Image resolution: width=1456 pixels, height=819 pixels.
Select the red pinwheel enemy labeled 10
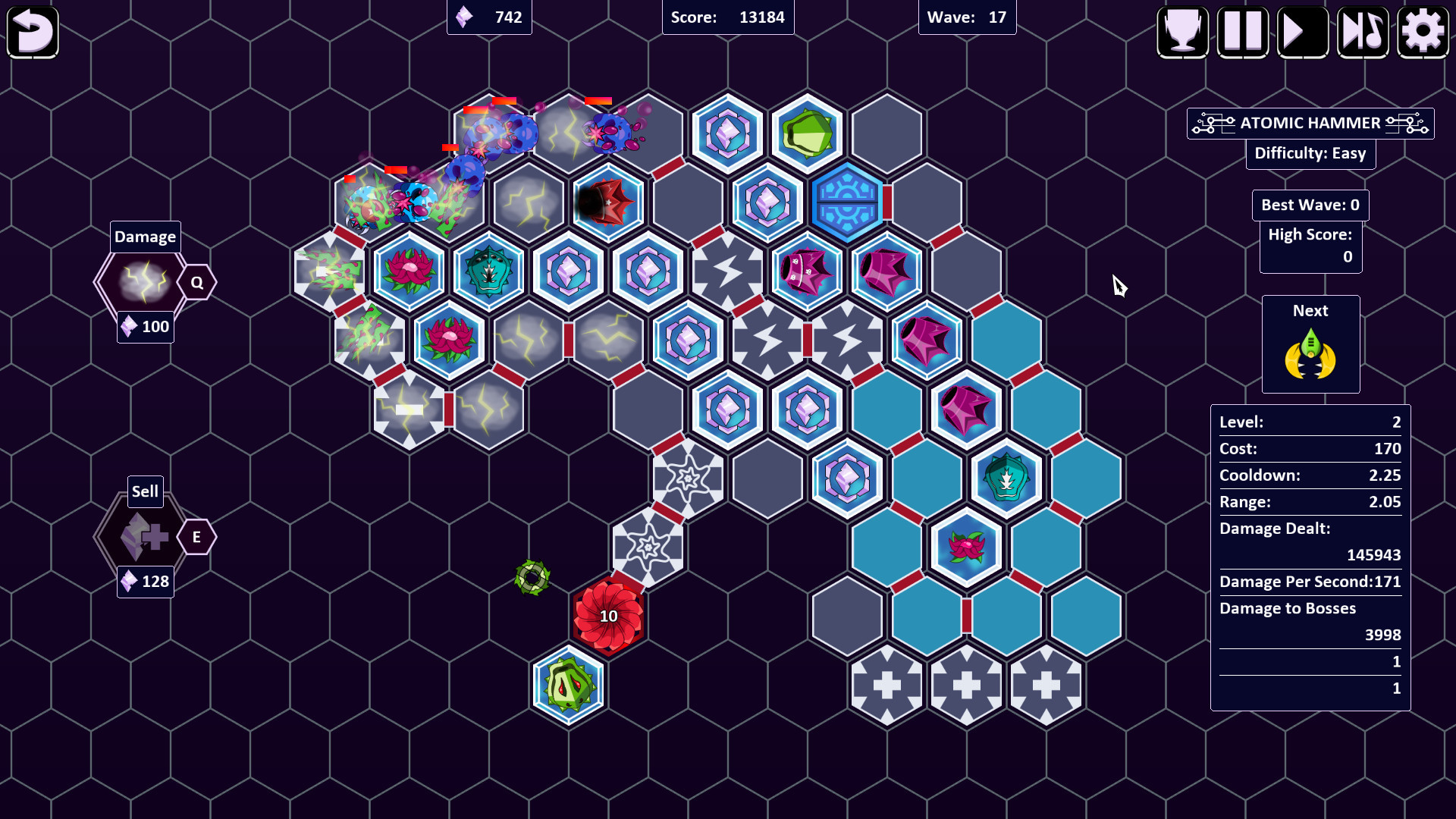607,616
